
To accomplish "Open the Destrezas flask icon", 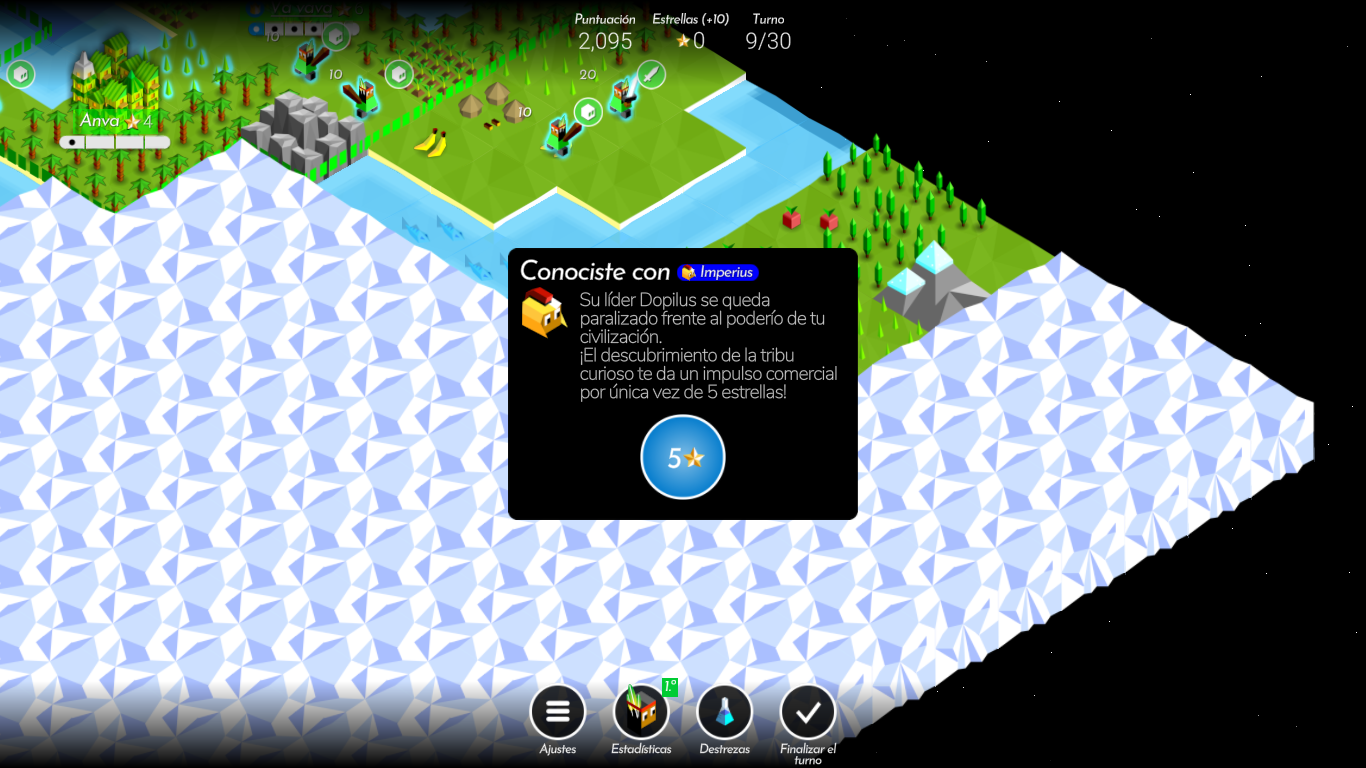I will click(x=724, y=711).
